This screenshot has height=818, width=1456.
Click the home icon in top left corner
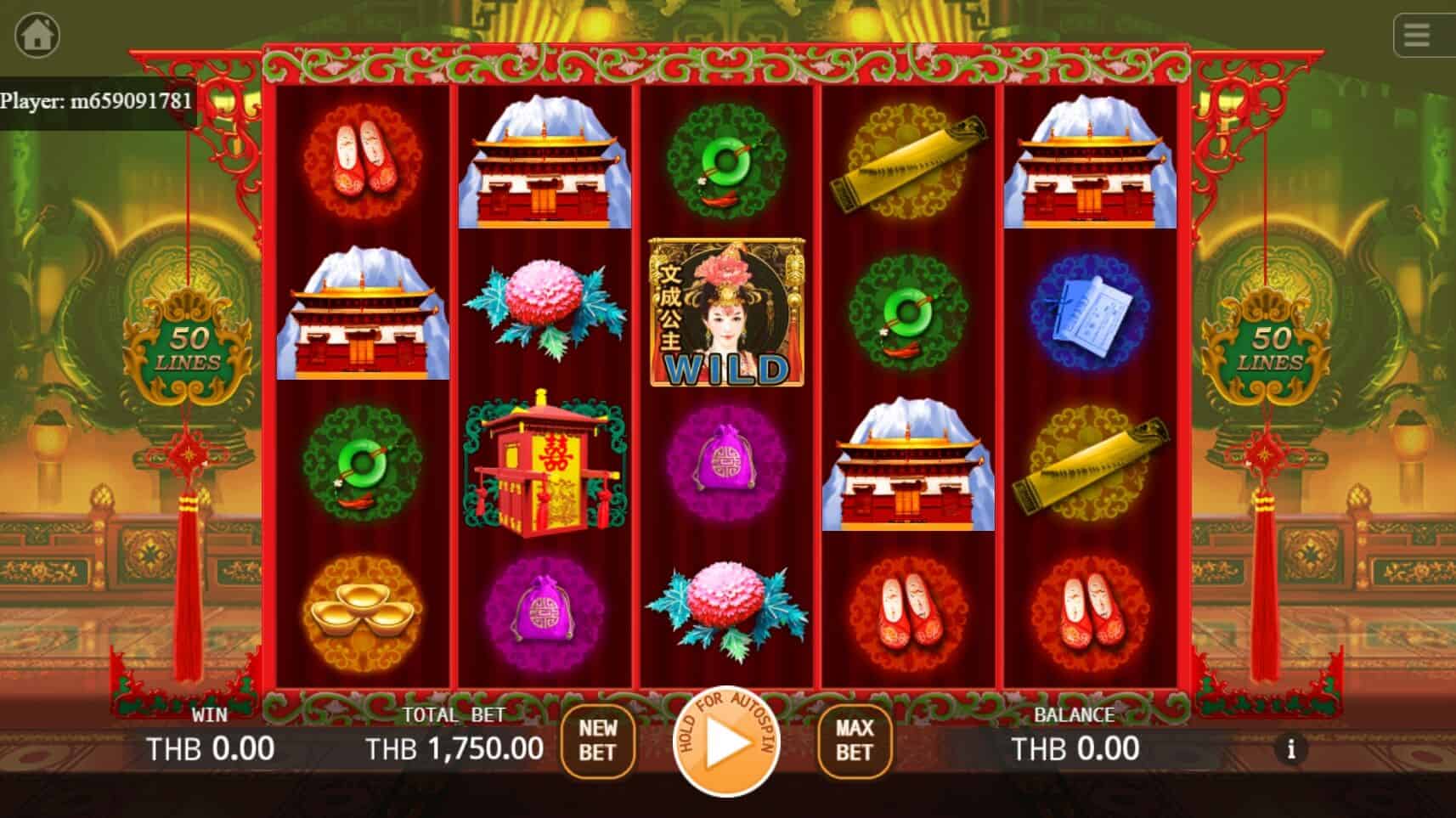coord(36,35)
